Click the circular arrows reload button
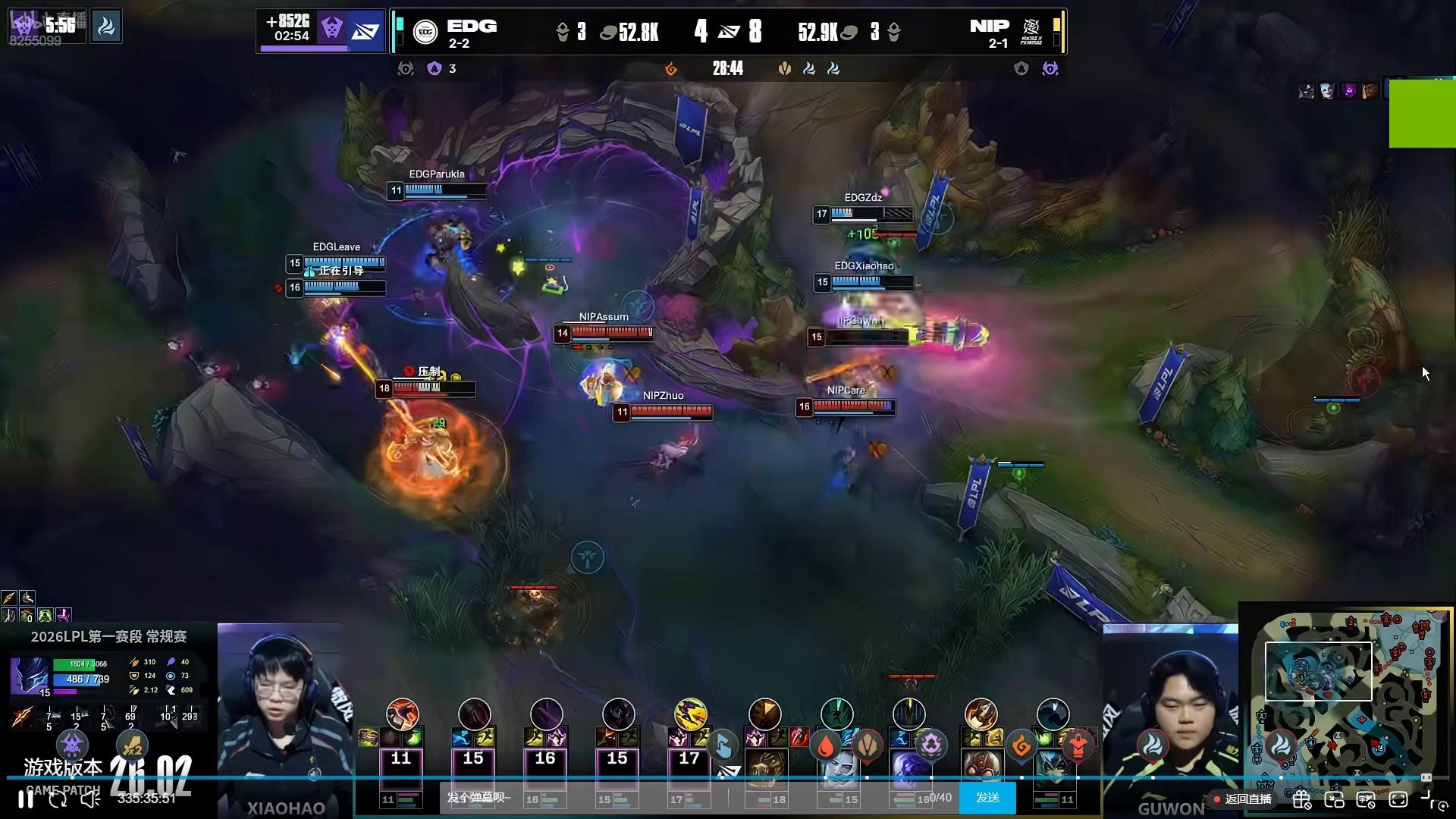This screenshot has width=1456, height=819. click(58, 799)
